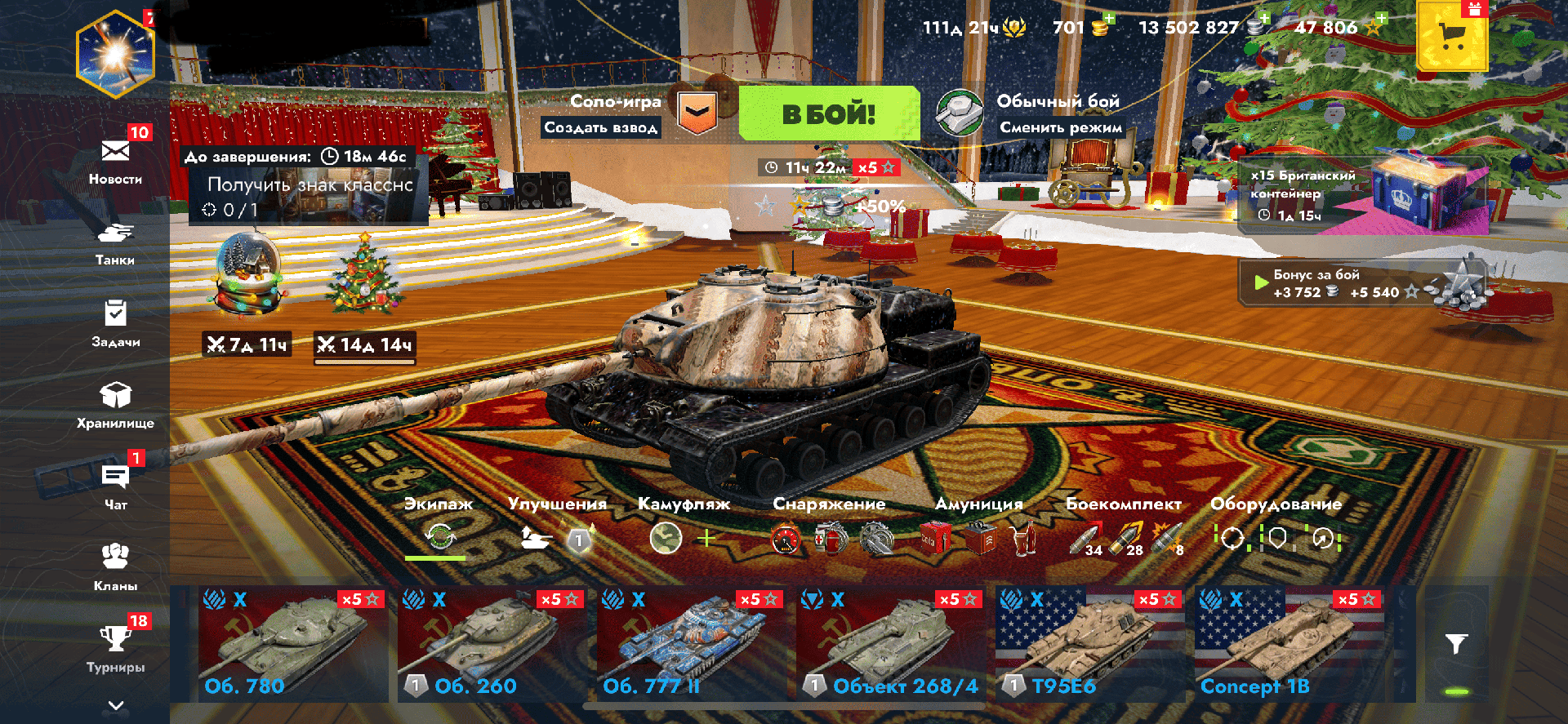Change mode via Сменить режим
The image size is (1568, 724).
[x=1060, y=127]
